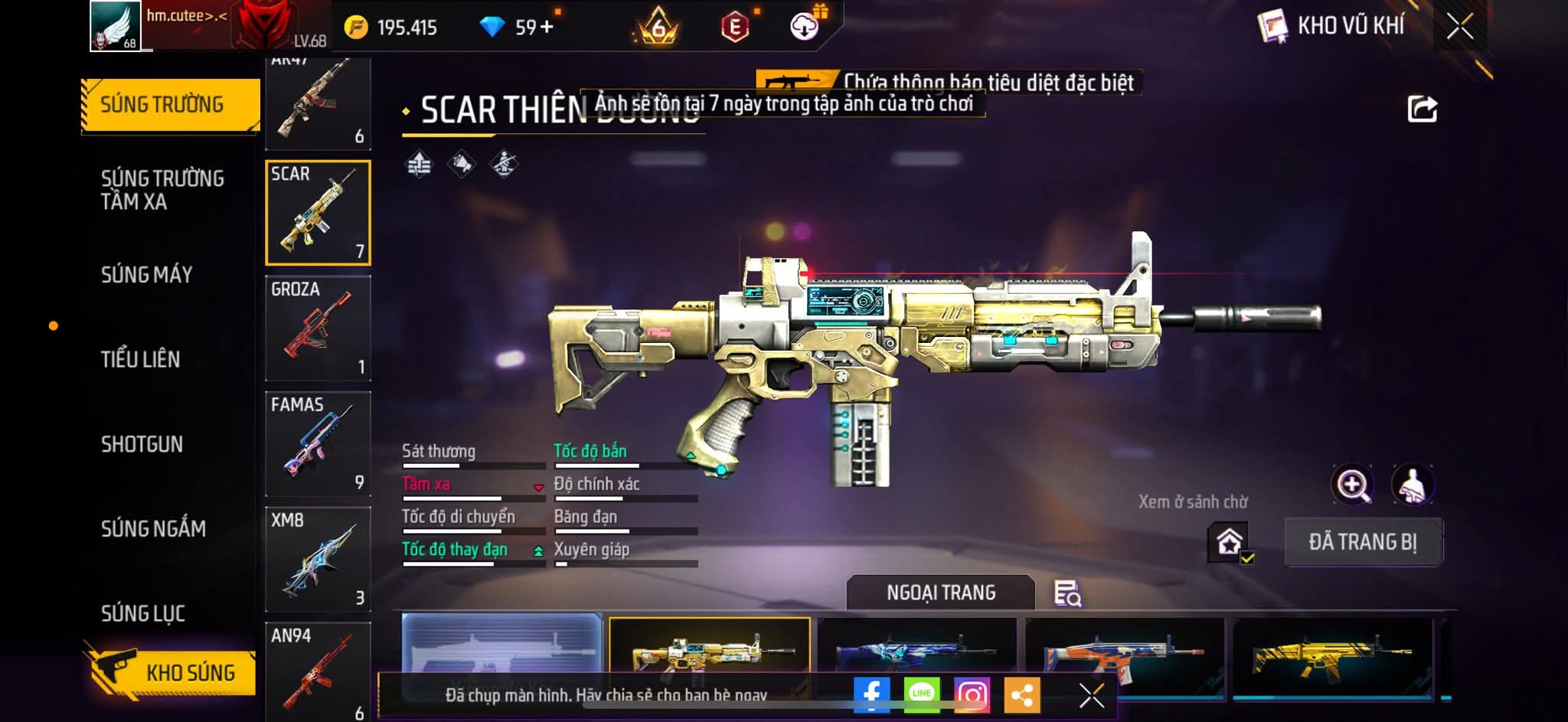
Task: Choose the XM8 weapon tile
Action: click(x=318, y=559)
